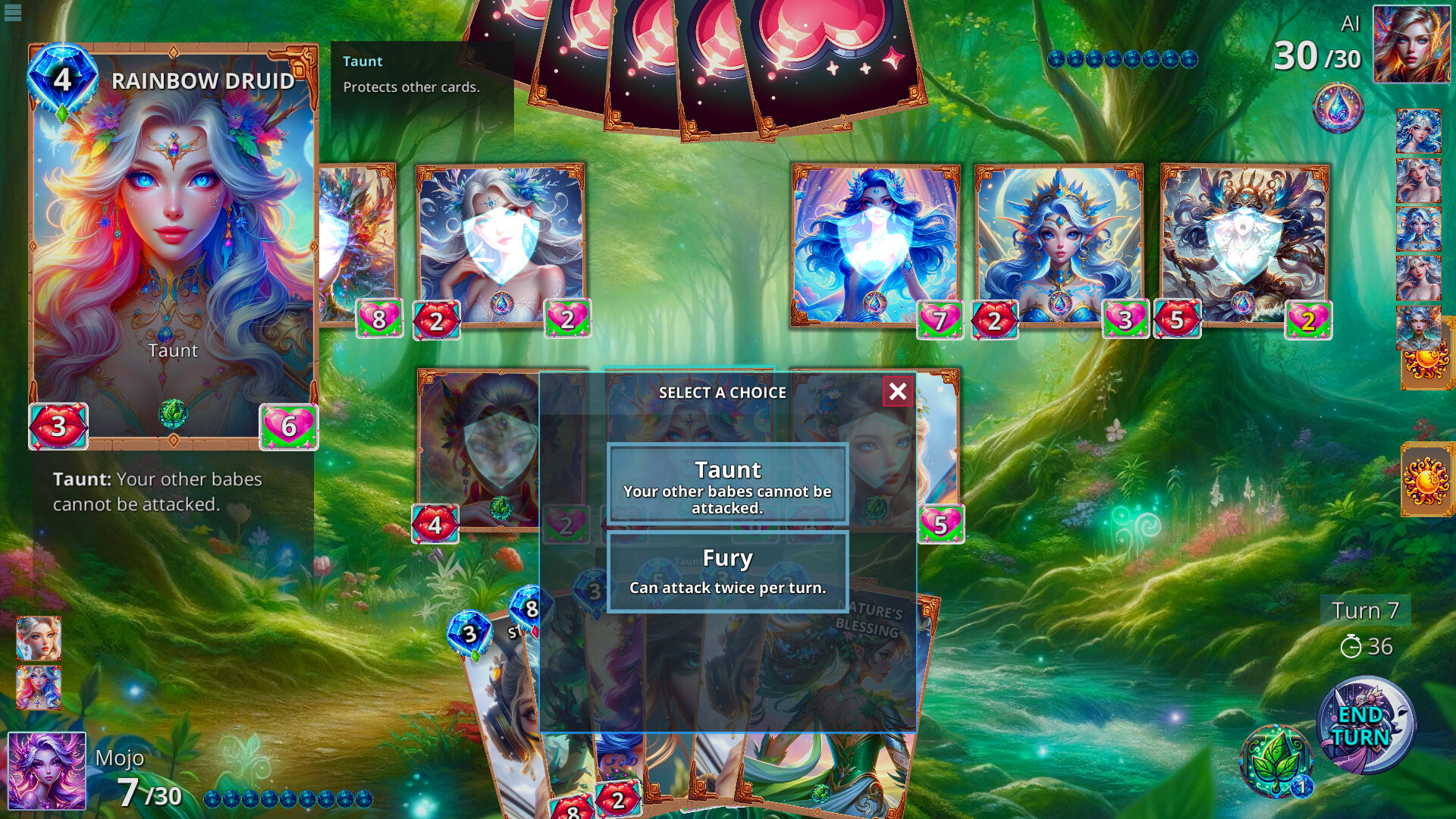Viewport: 1456px width, 819px height.
Task: Click the heart badge showing 6 on Rainbow Druid
Action: coord(287,427)
